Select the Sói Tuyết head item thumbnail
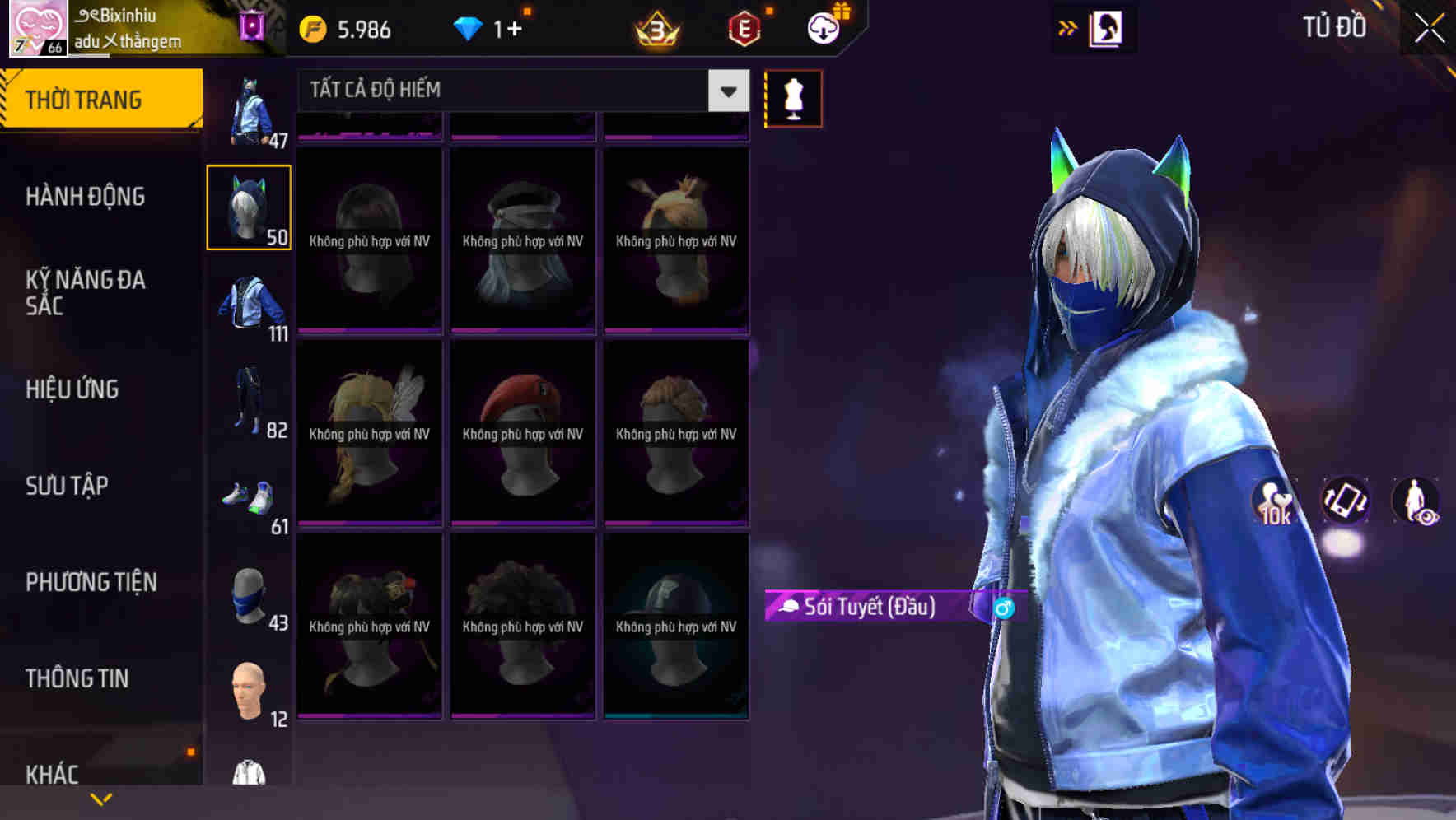The image size is (1456, 820). pos(250,206)
